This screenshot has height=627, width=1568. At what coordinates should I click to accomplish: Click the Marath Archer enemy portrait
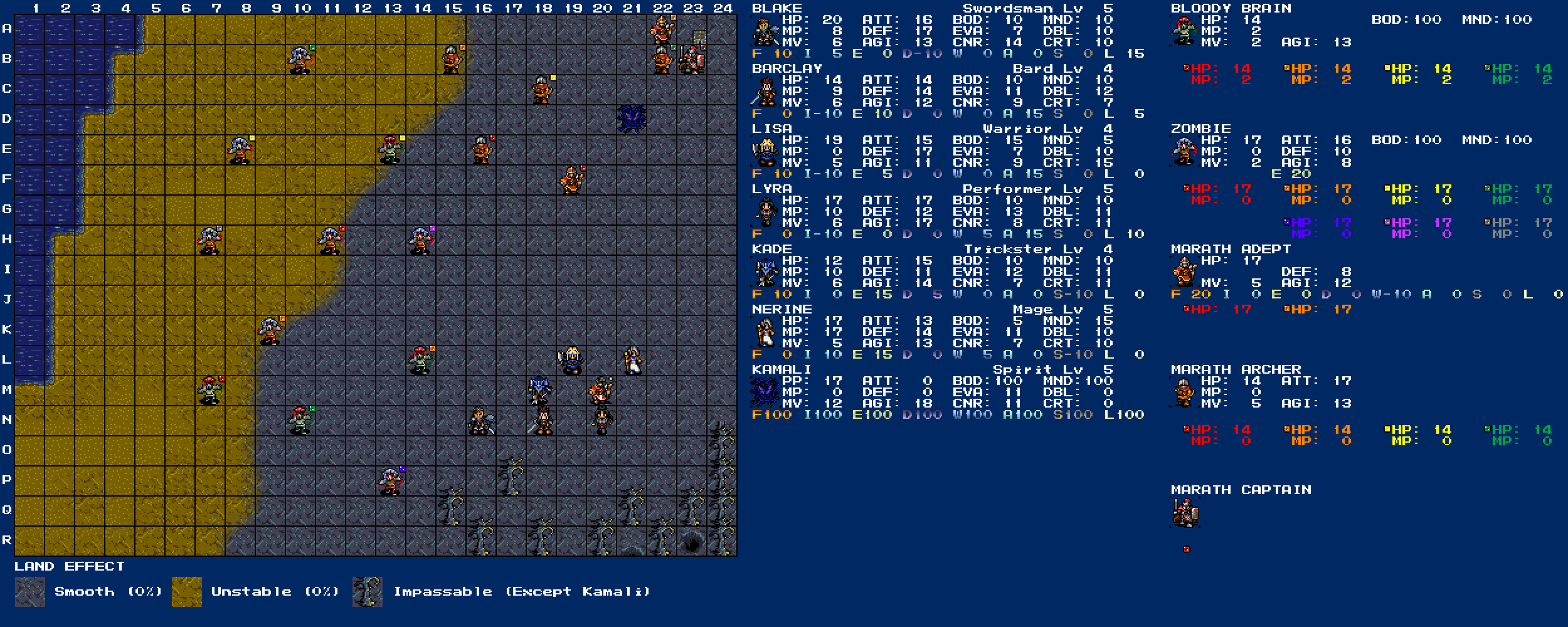tap(1184, 393)
